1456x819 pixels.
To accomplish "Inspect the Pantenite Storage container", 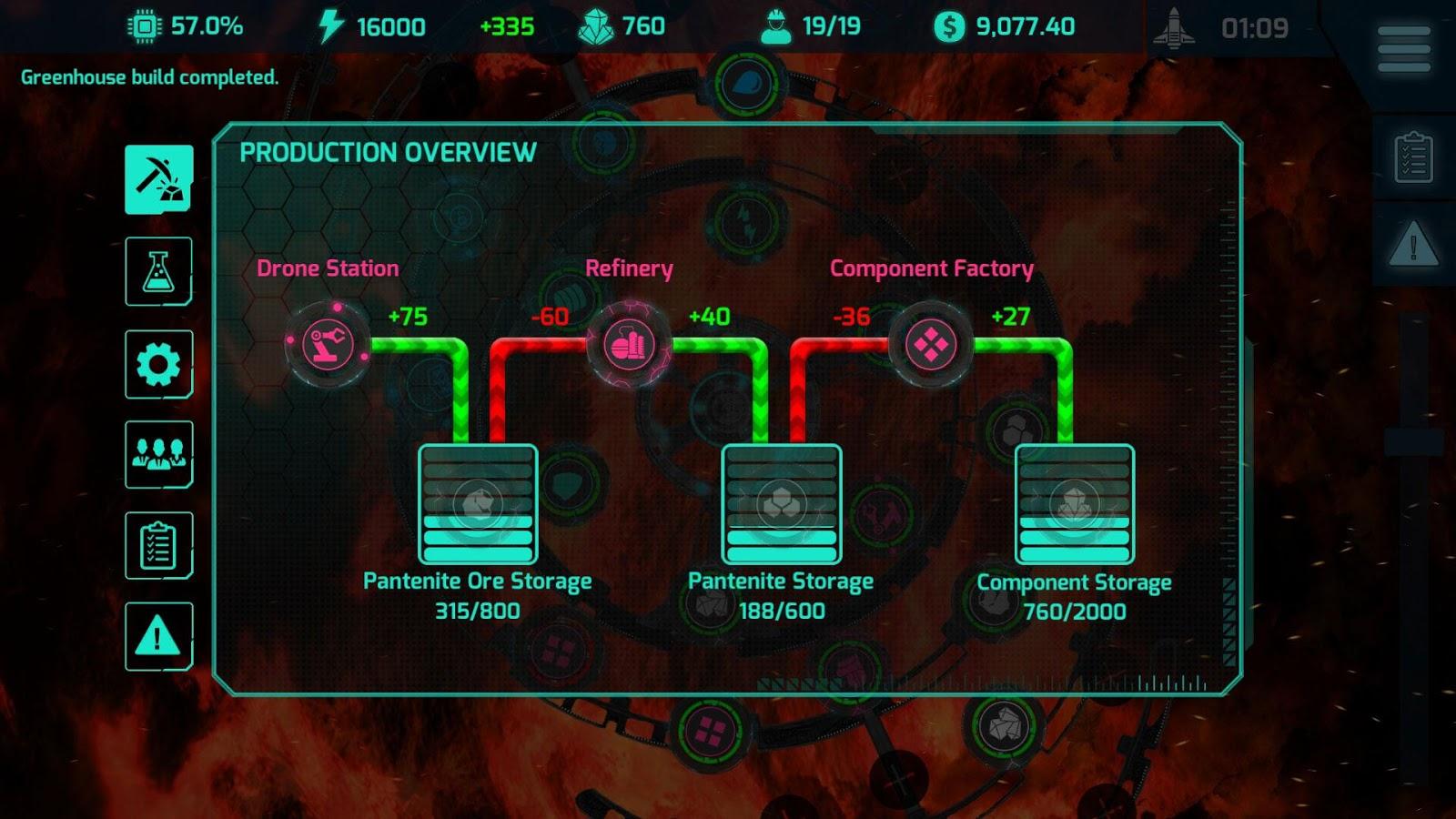I will 781,504.
